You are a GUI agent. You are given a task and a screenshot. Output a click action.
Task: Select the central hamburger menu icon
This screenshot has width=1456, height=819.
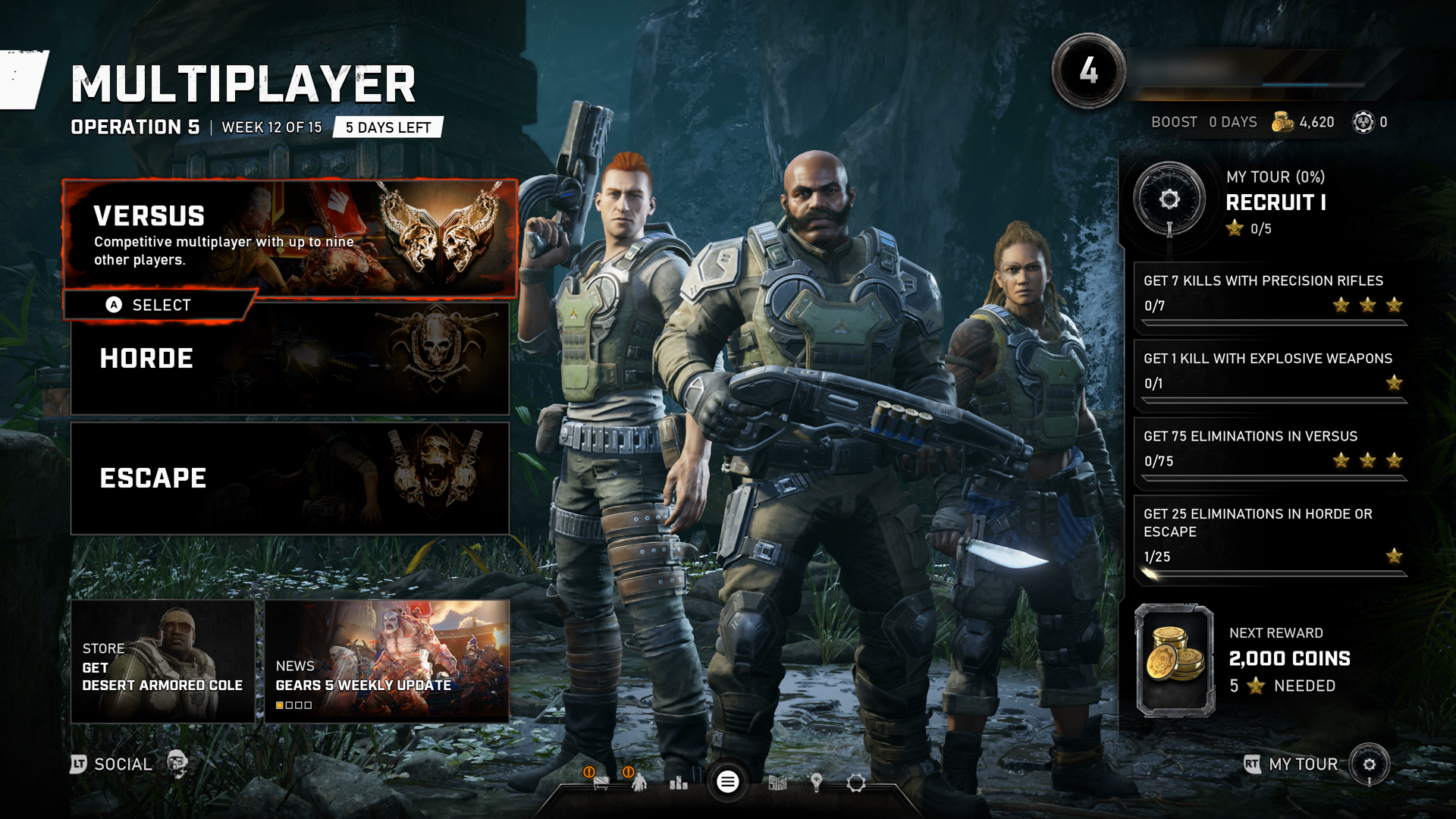pyautogui.click(x=727, y=782)
